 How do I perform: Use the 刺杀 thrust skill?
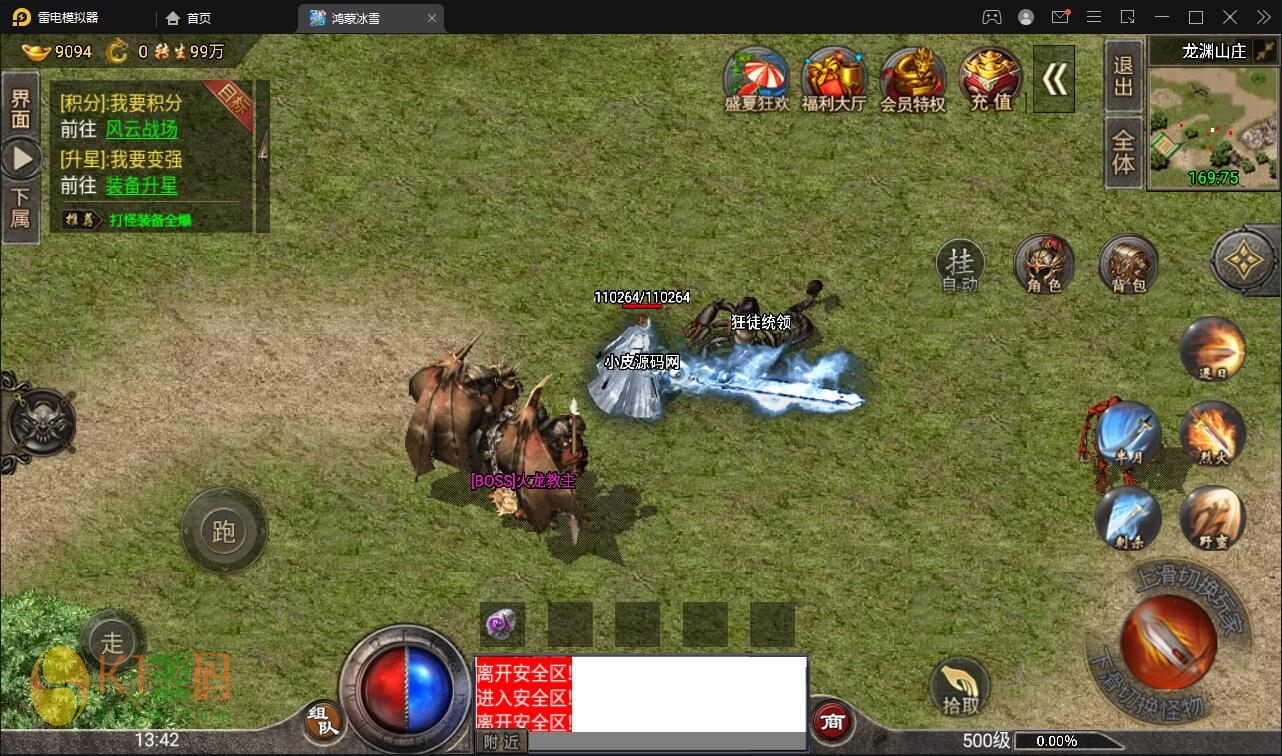(x=1128, y=518)
